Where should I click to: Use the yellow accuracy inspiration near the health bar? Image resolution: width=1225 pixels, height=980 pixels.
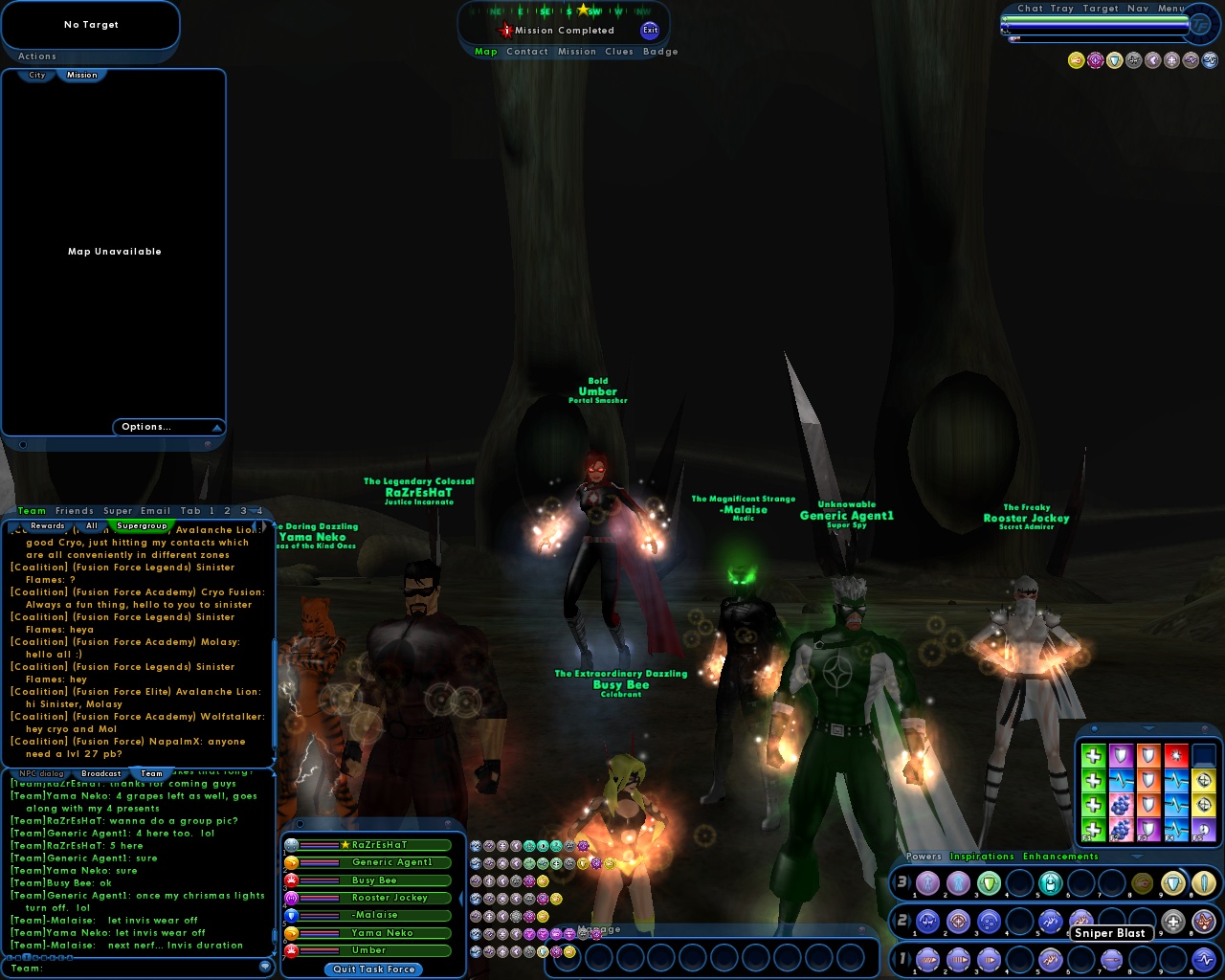point(1076,60)
